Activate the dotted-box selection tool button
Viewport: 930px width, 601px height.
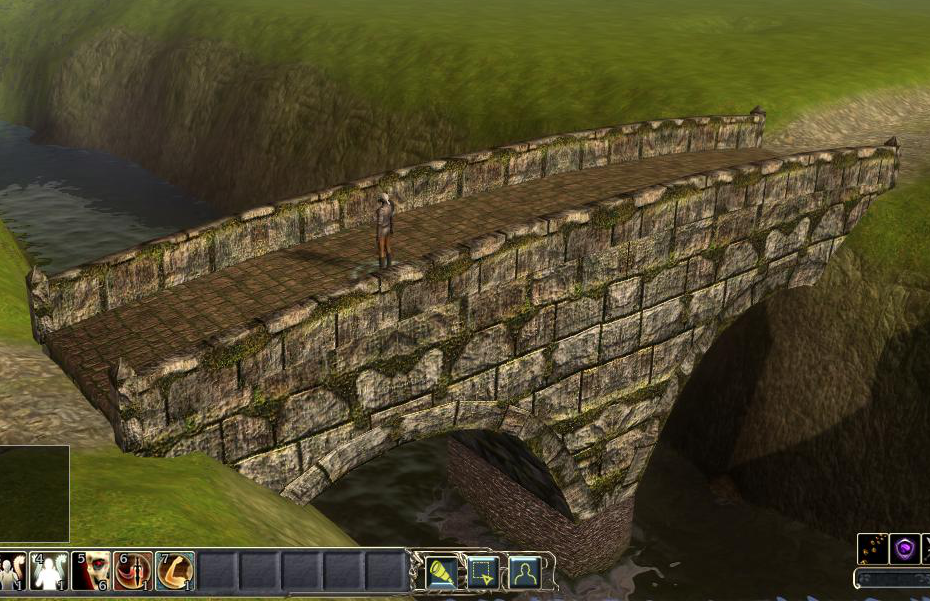coord(484,572)
